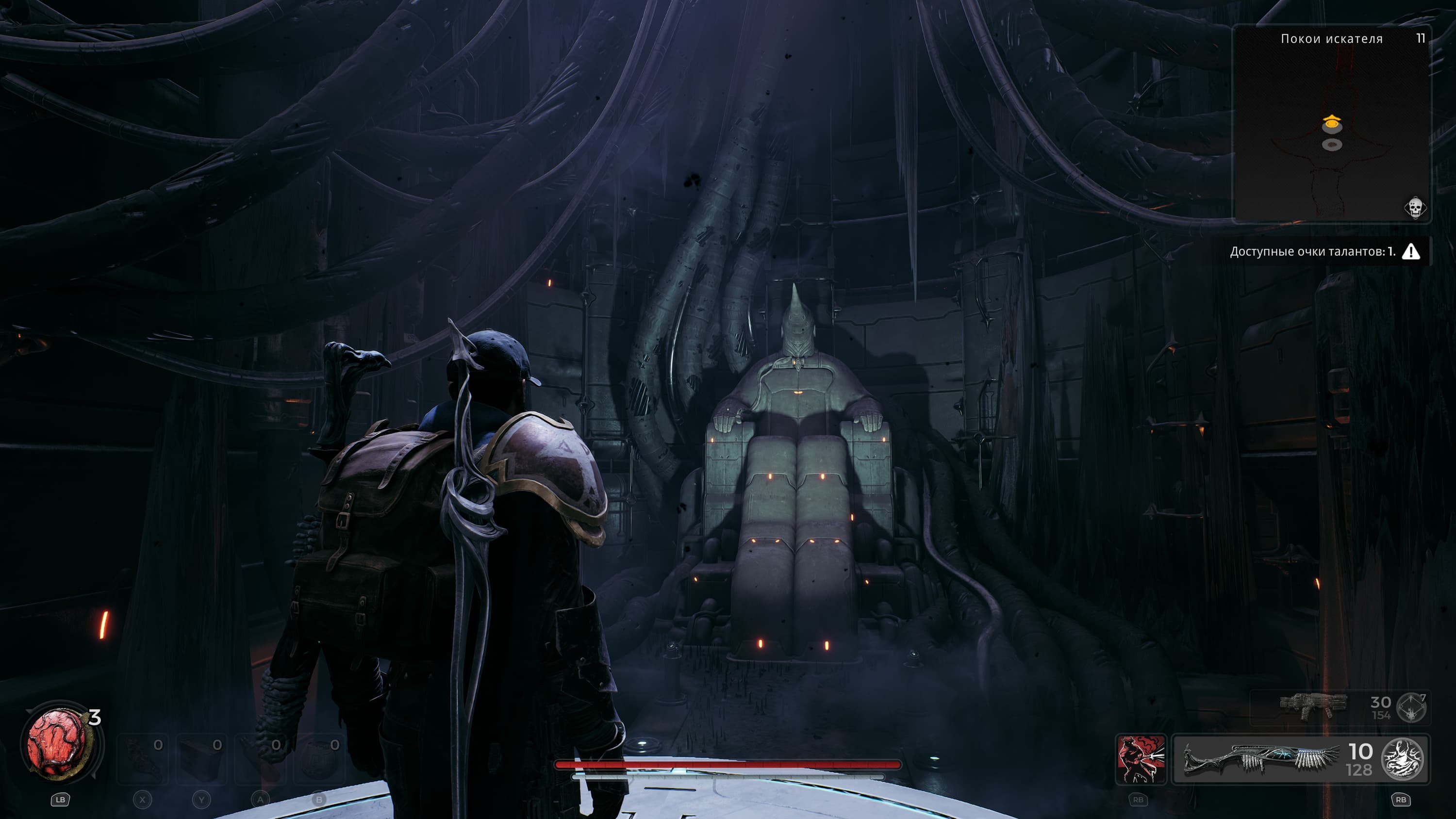Screen dimensions: 1456x819
Task: Click the skull icon on the minimap
Action: (x=1414, y=208)
